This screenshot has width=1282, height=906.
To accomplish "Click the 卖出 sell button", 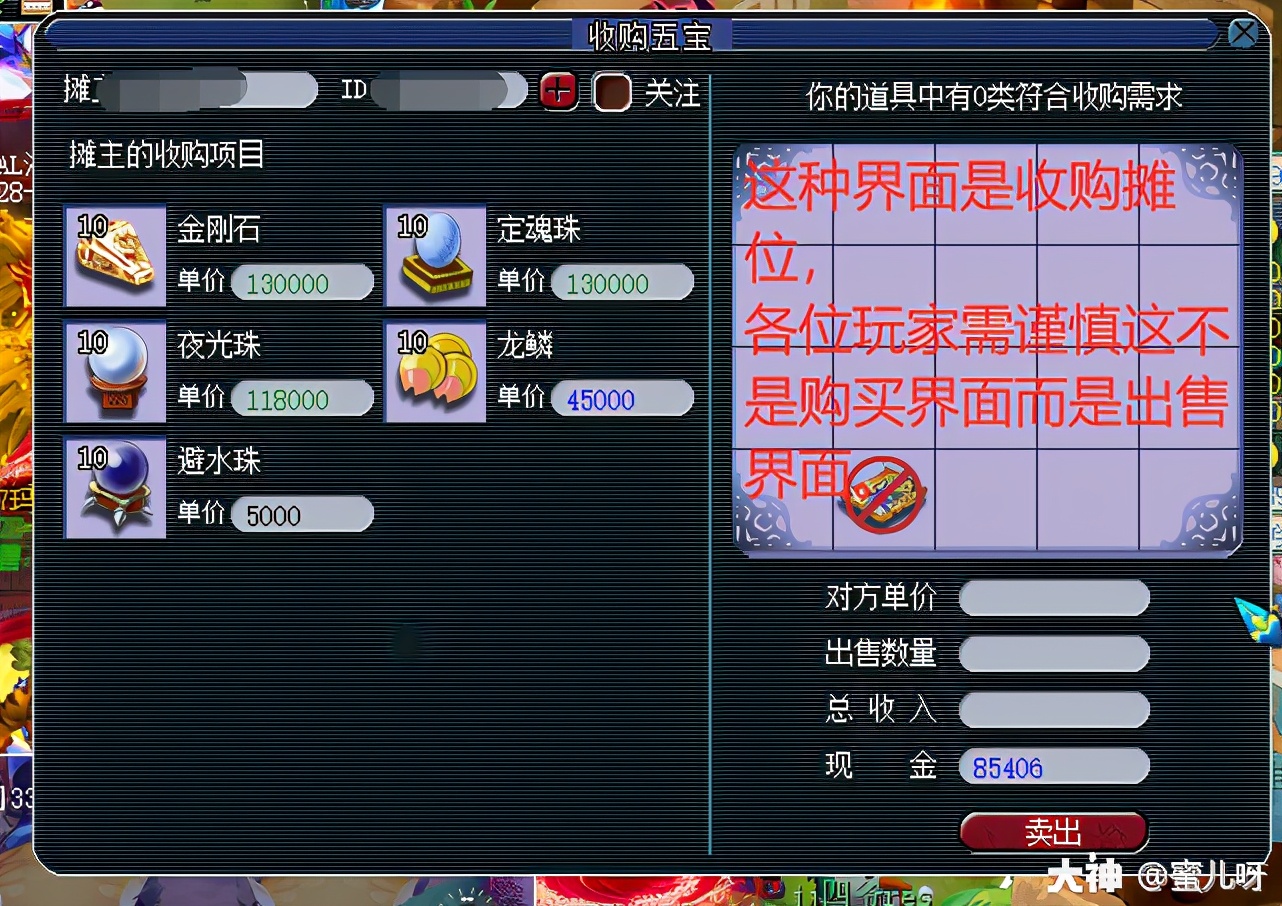I will [1053, 831].
